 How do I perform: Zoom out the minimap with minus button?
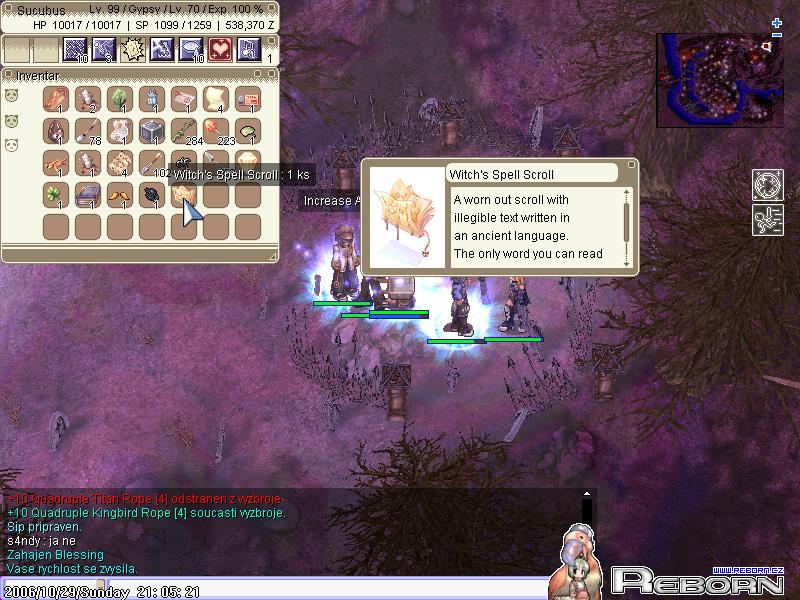pos(777,34)
